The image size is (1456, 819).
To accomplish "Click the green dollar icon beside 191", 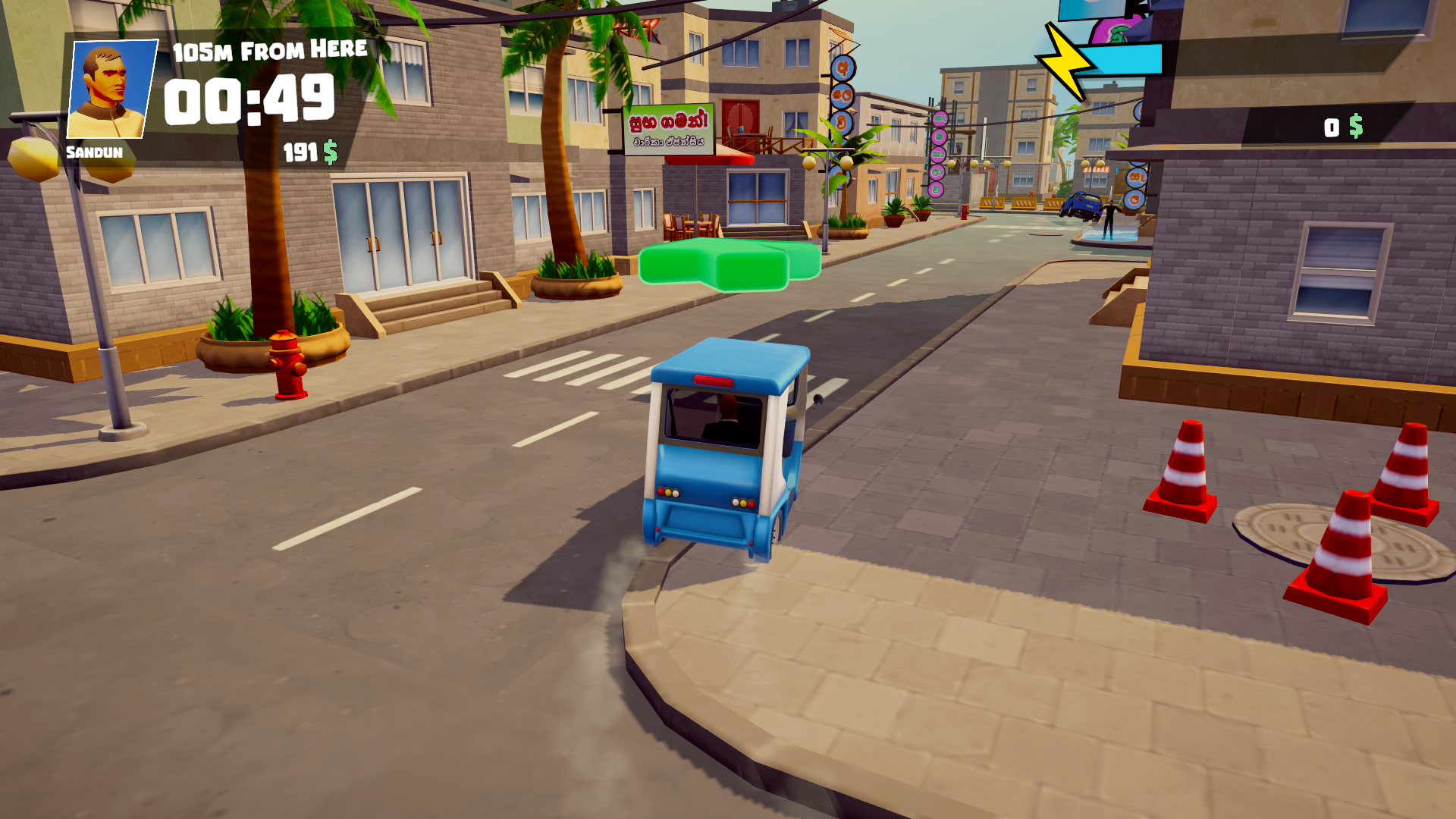I will pos(329,152).
